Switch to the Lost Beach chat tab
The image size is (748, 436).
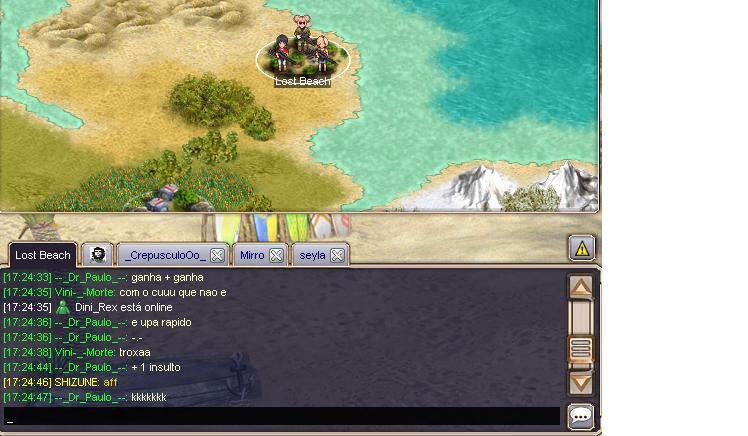42,255
